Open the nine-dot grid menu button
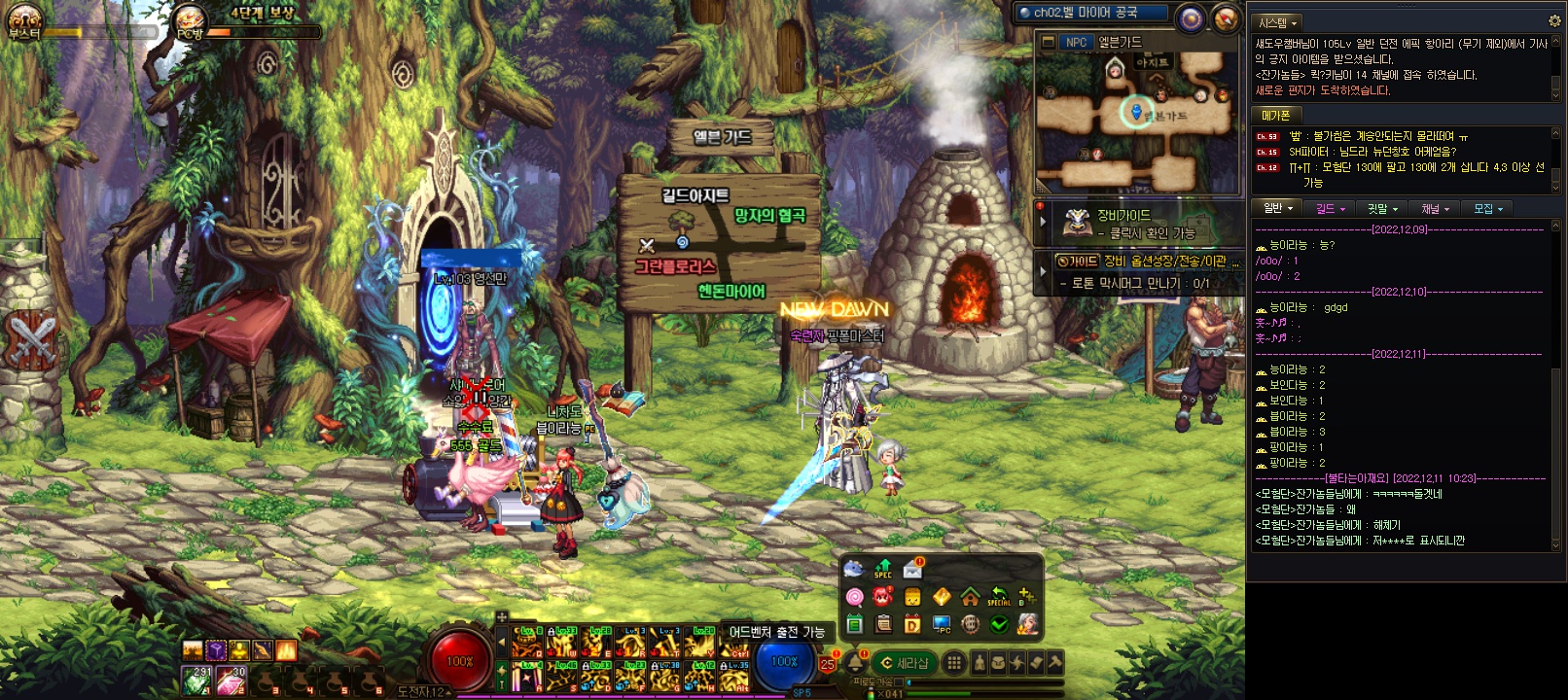The image size is (1568, 700). tap(954, 663)
